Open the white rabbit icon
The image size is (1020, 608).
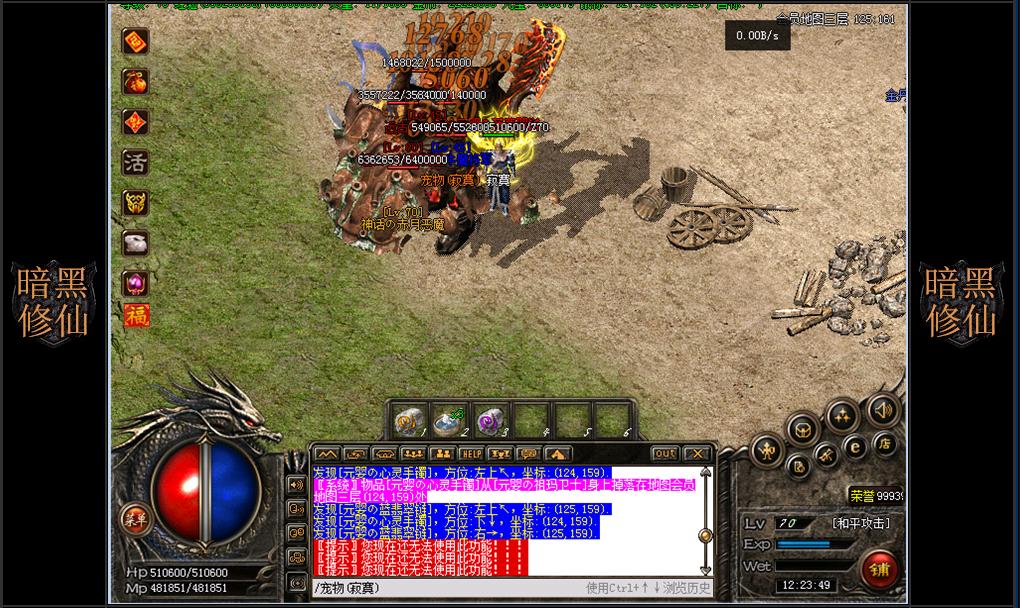tap(135, 242)
